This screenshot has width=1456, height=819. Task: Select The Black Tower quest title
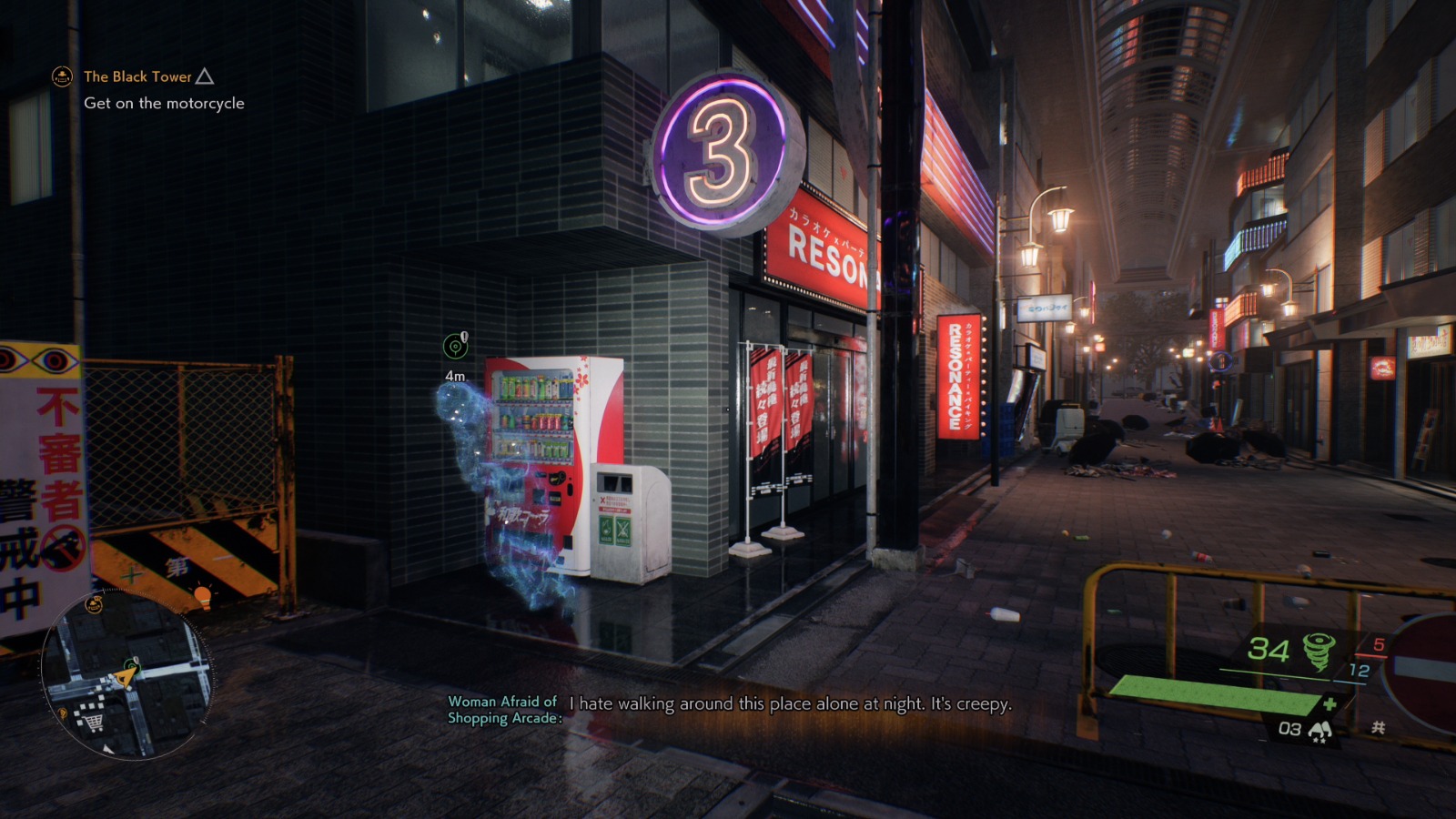[x=137, y=76]
